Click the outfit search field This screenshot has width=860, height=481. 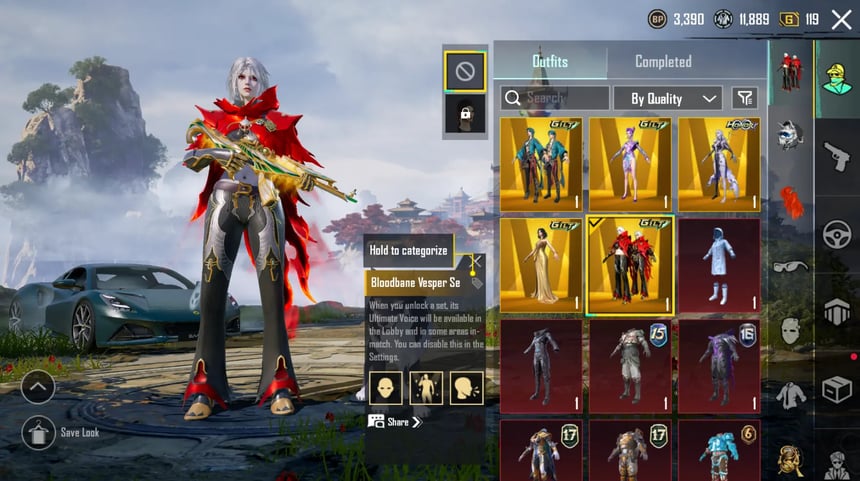tap(555, 98)
